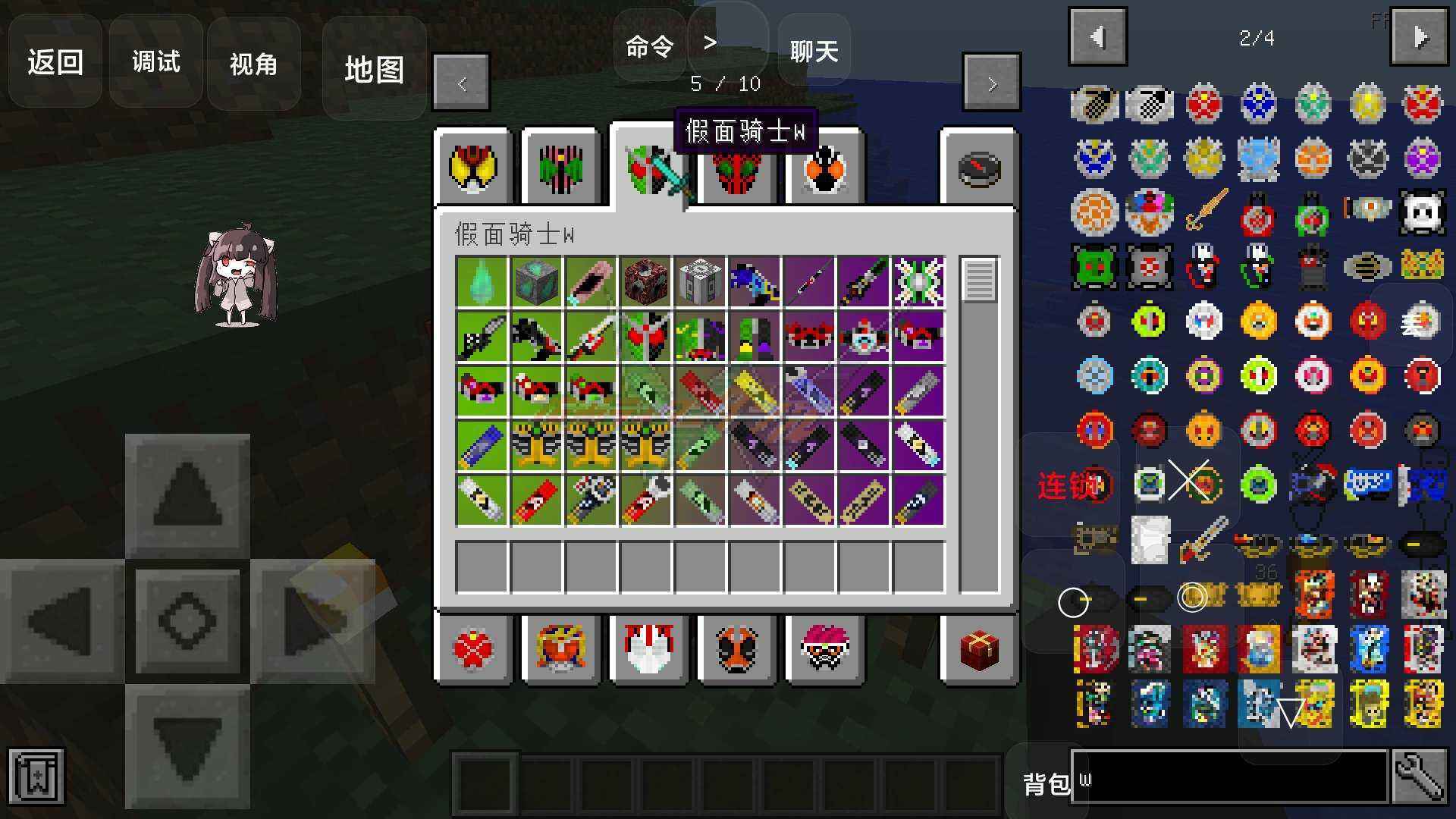
Task: Click the compass navigation tab icon
Action: [x=977, y=168]
